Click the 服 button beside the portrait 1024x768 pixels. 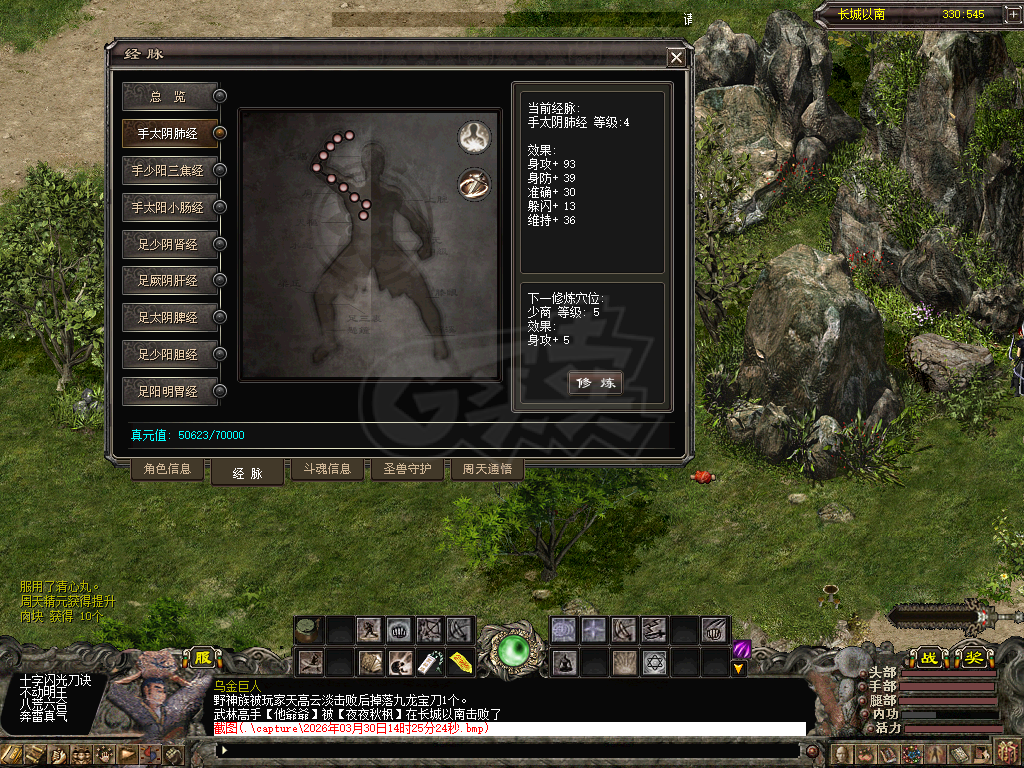(x=203, y=658)
